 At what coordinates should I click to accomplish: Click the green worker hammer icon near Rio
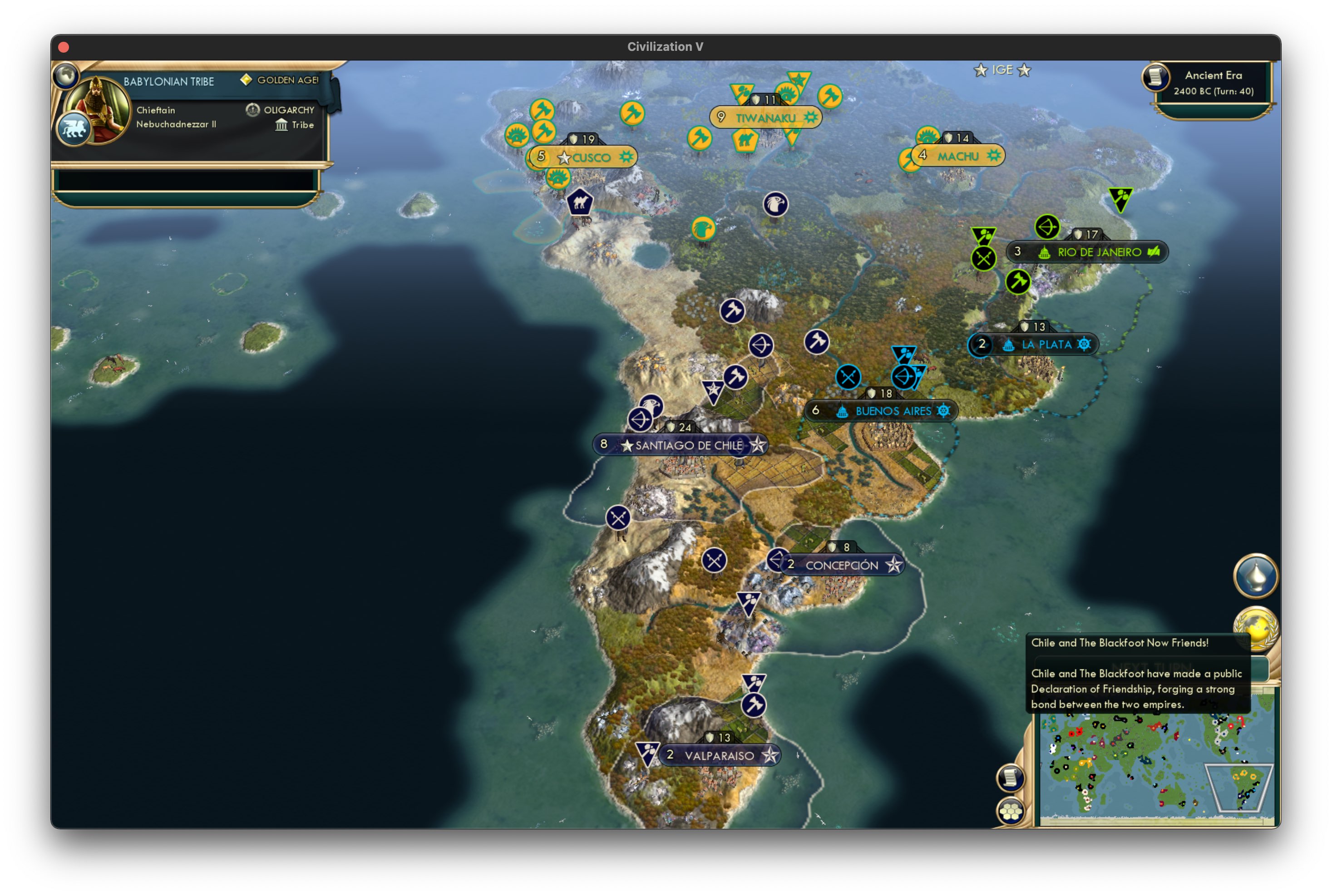1018,282
